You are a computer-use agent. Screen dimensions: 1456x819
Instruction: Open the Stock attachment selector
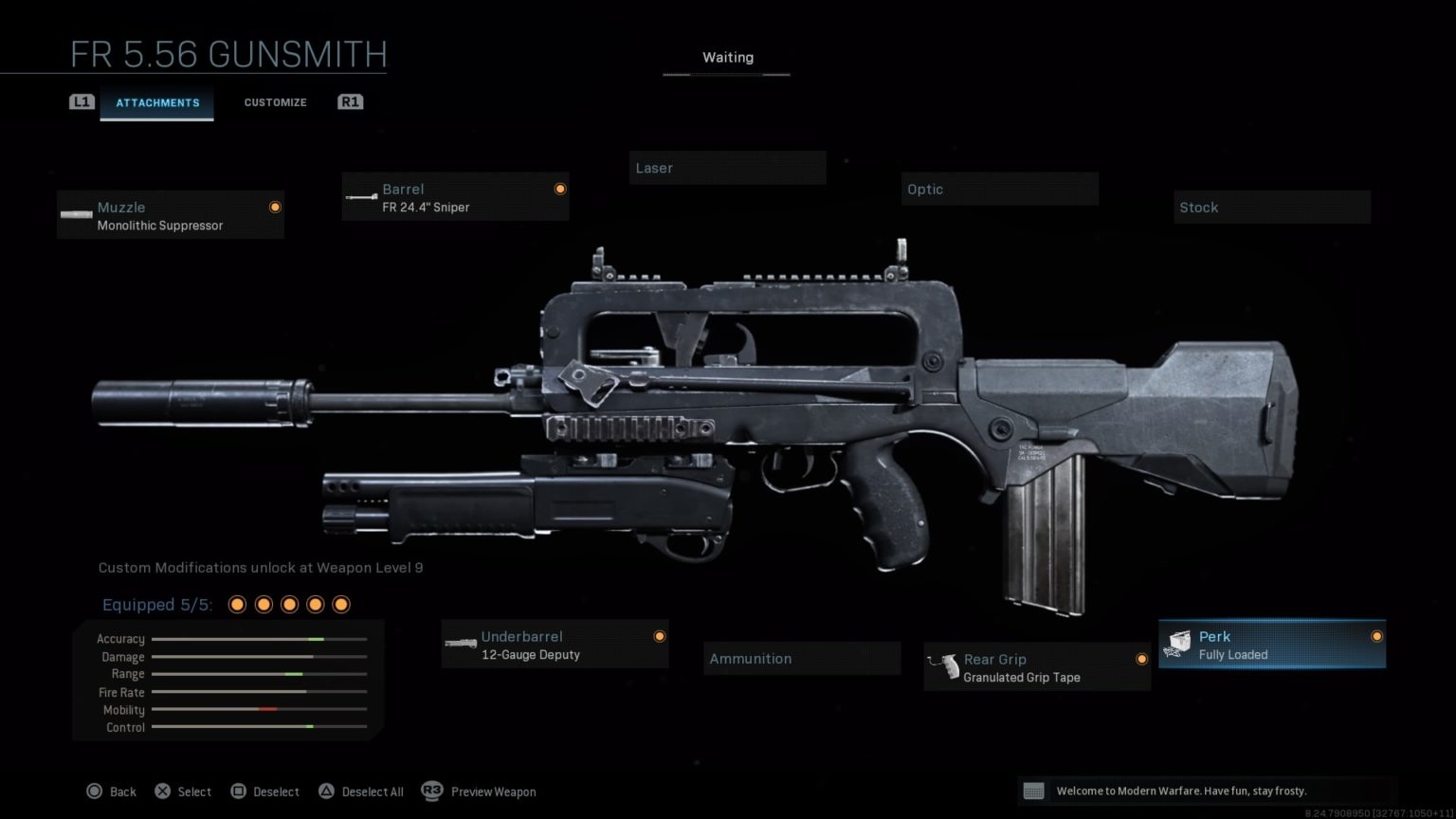pos(1271,207)
